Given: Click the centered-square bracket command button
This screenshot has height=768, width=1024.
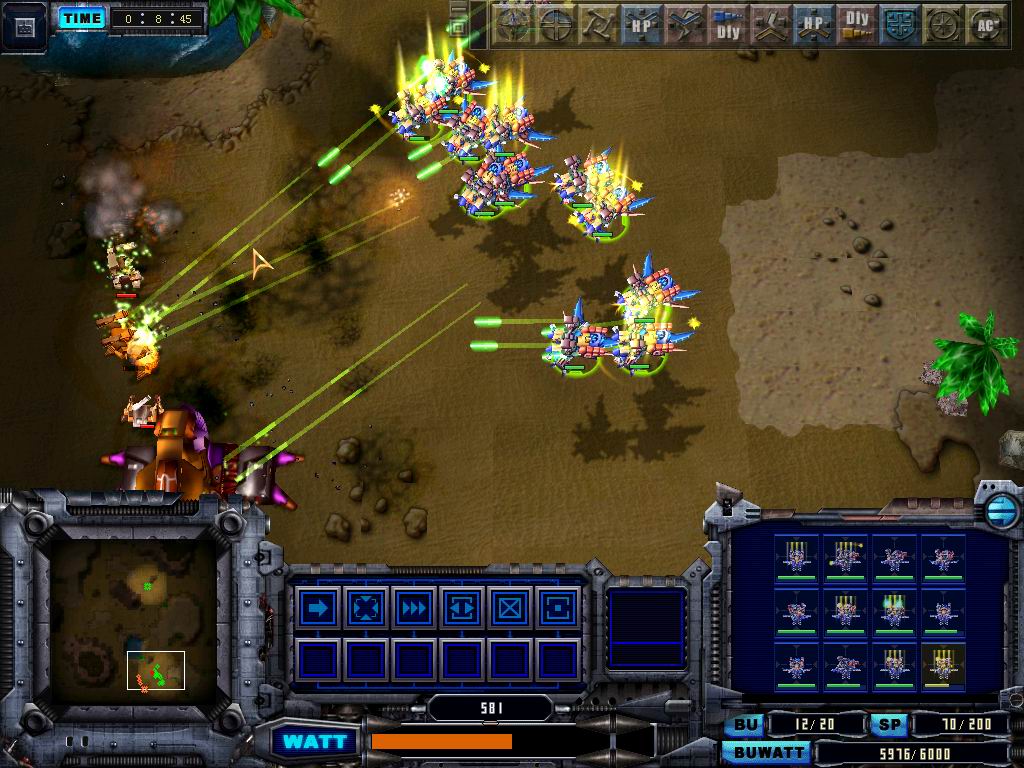Looking at the screenshot, I should pos(557,608).
